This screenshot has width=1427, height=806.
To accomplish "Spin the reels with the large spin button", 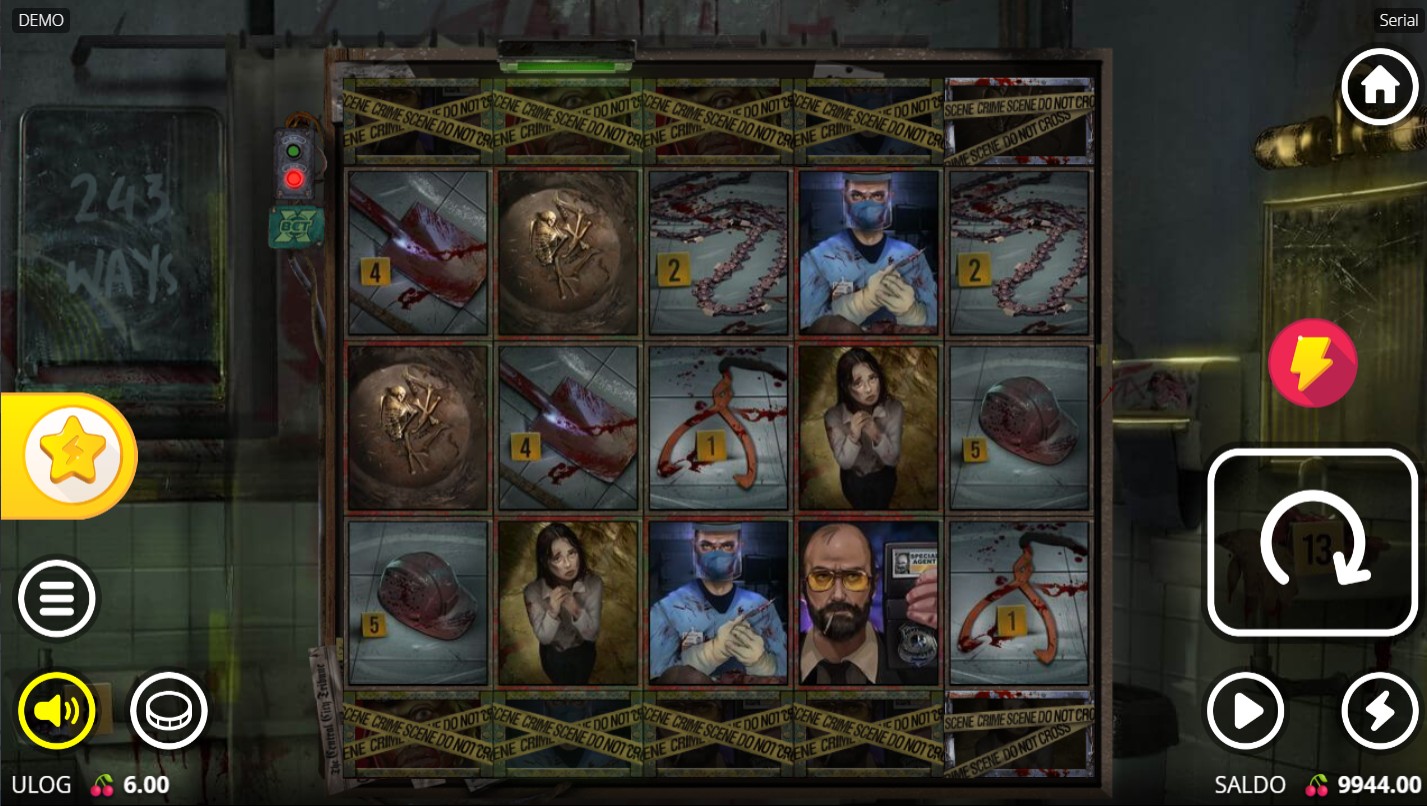I will pos(1313,543).
